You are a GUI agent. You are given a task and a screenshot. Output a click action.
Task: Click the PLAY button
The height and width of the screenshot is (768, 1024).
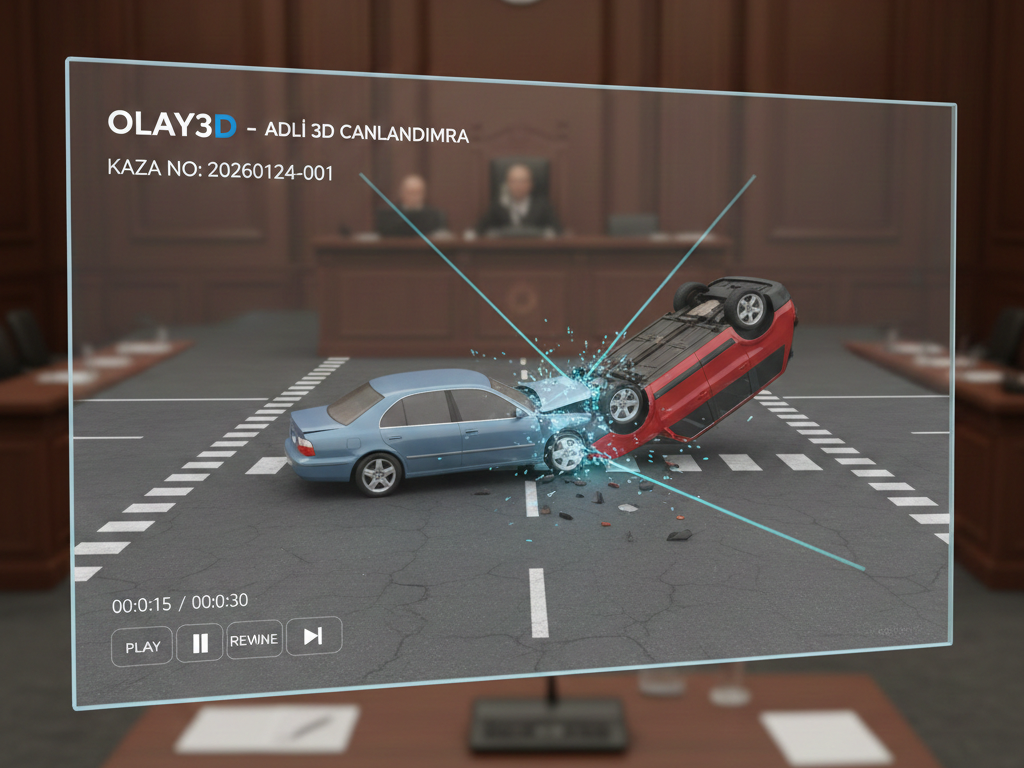(142, 646)
